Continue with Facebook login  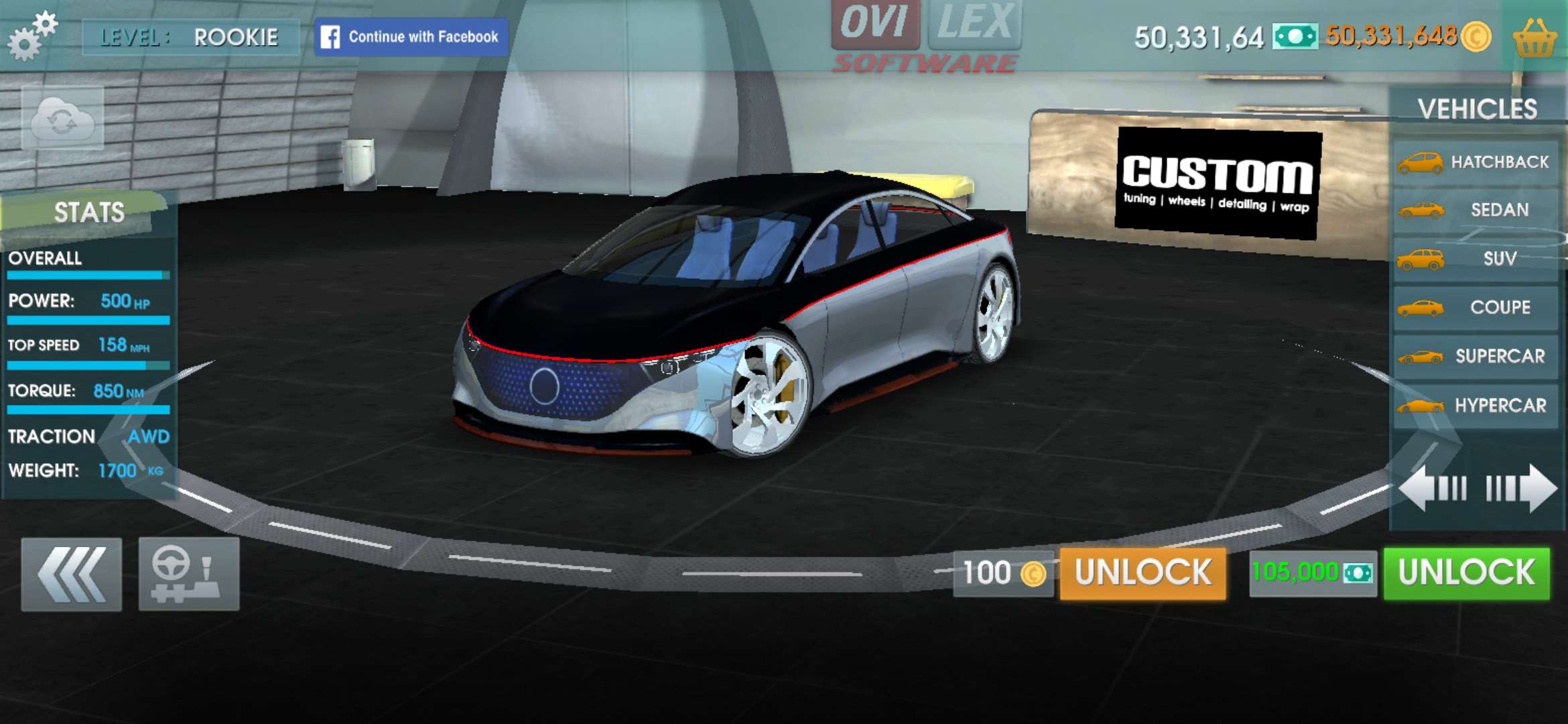tap(411, 37)
